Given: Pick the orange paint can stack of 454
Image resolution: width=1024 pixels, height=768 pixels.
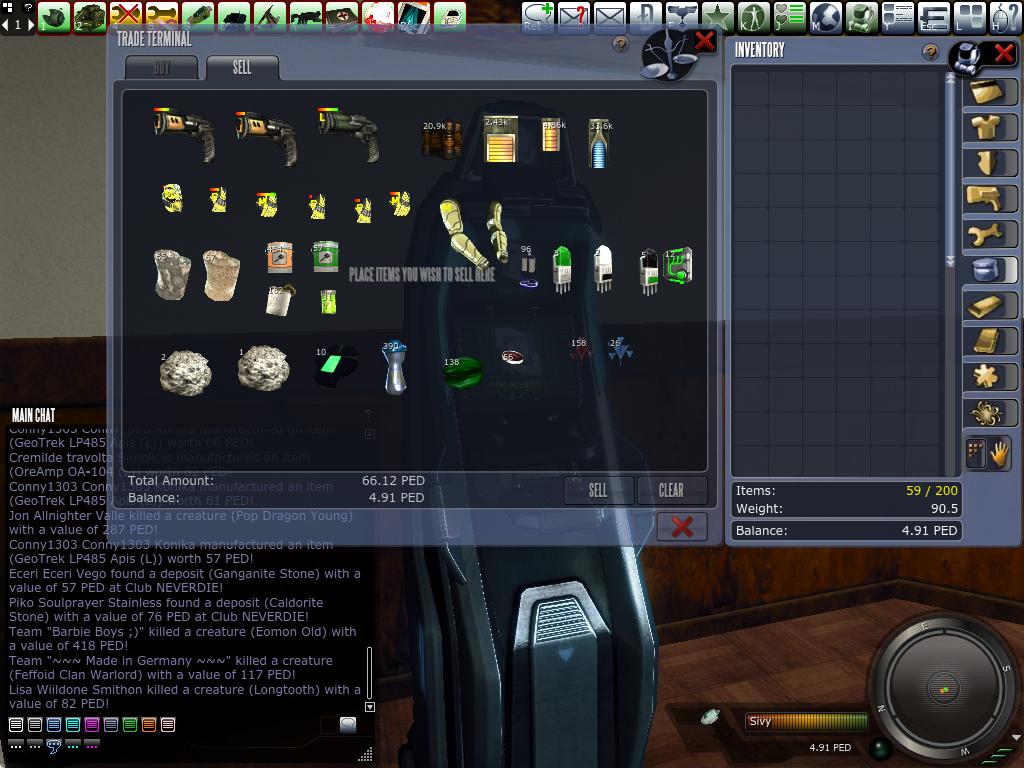Looking at the screenshot, I should pos(279,258).
